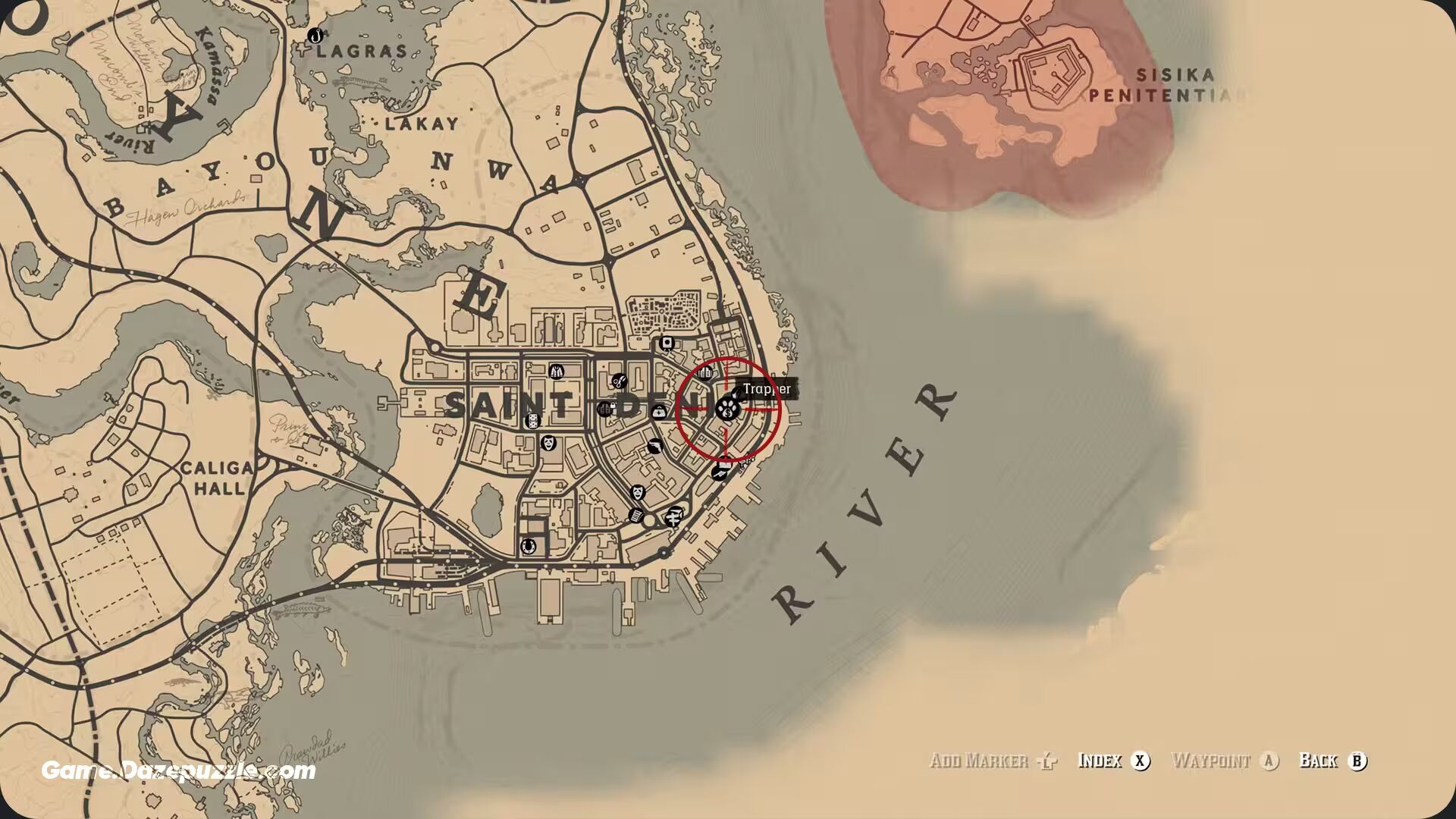Select the Doctor's medical bag icon
The width and height of the screenshot is (1456, 819).
(659, 412)
